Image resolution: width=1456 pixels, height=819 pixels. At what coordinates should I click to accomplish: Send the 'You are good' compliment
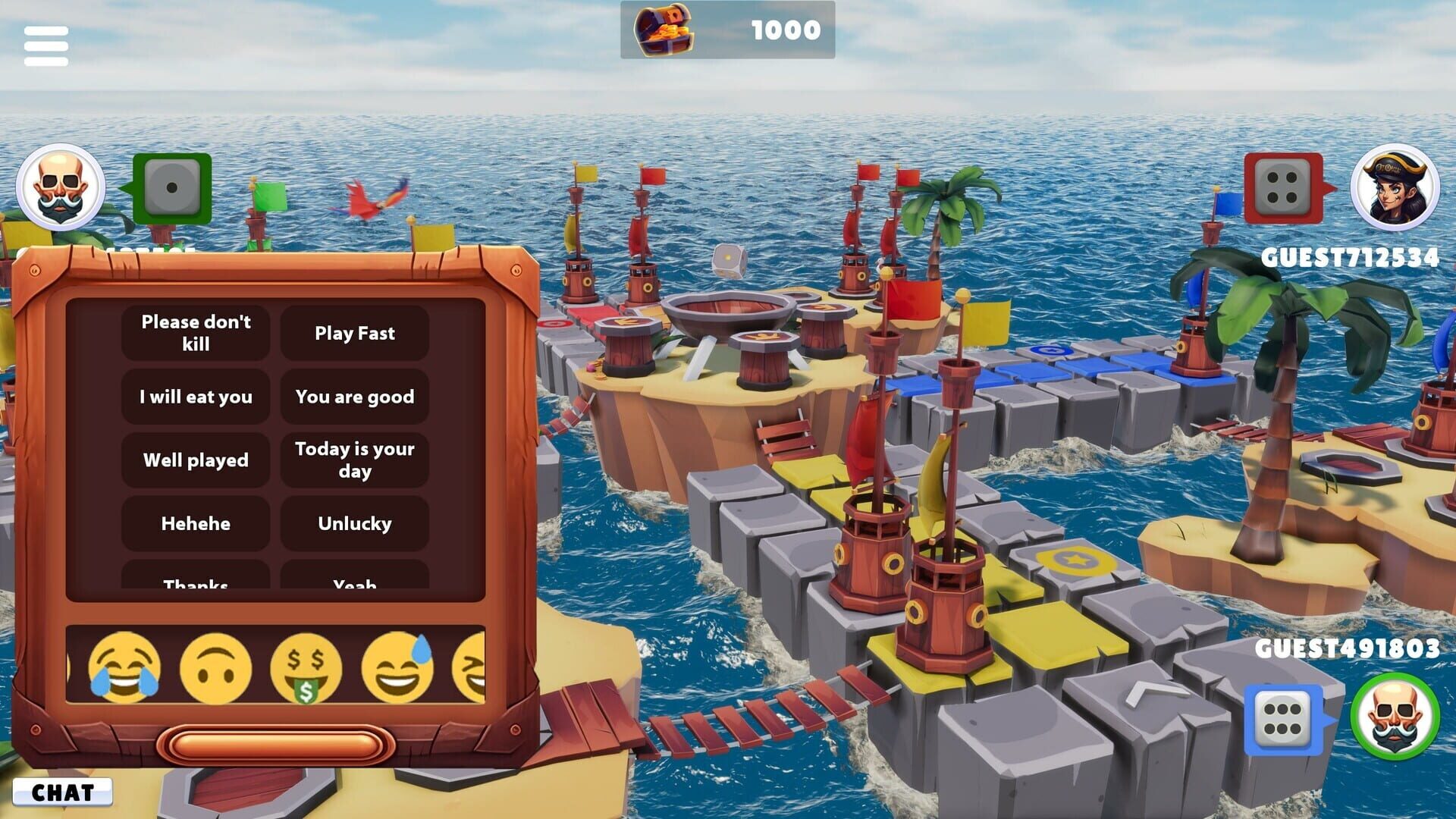[x=355, y=397]
